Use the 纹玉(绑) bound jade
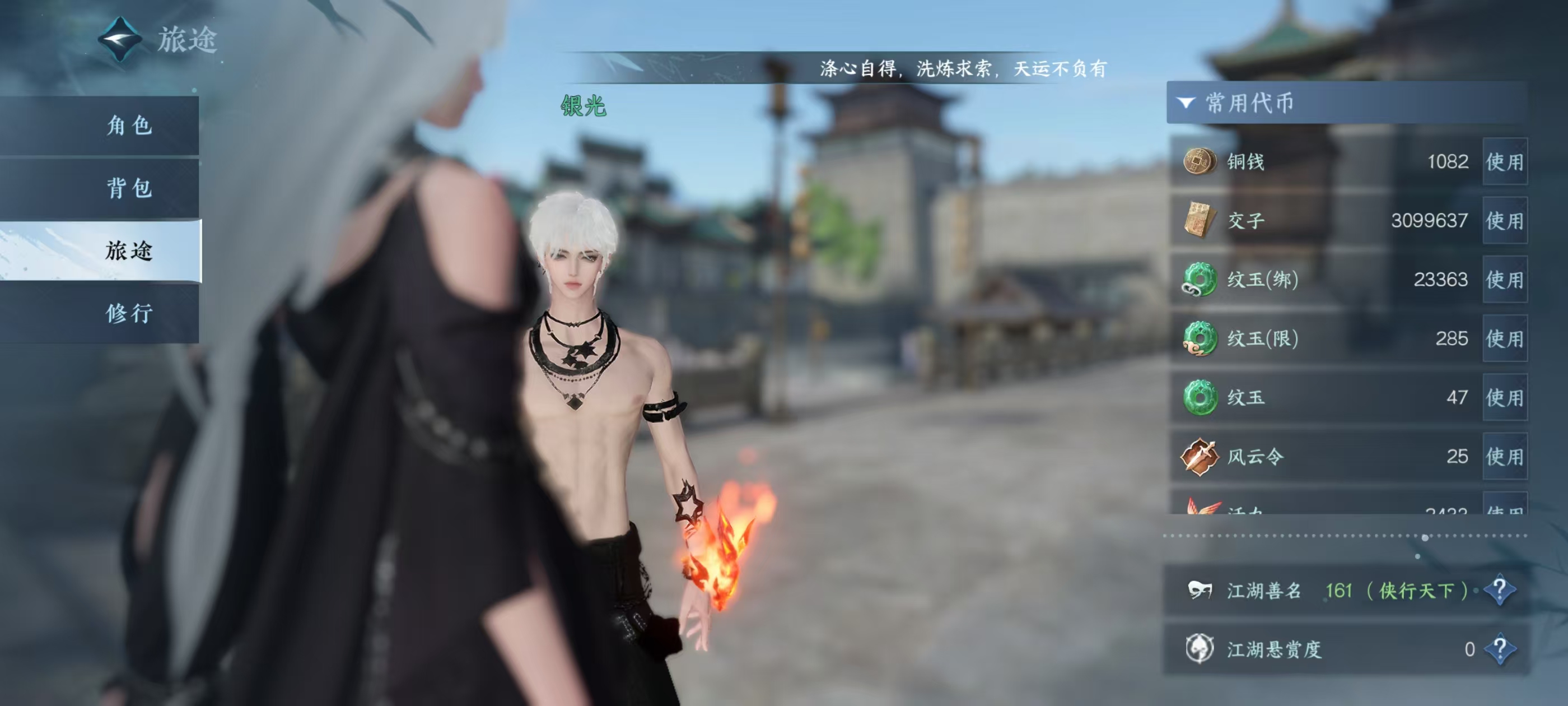This screenshot has width=1568, height=706. pos(1504,280)
